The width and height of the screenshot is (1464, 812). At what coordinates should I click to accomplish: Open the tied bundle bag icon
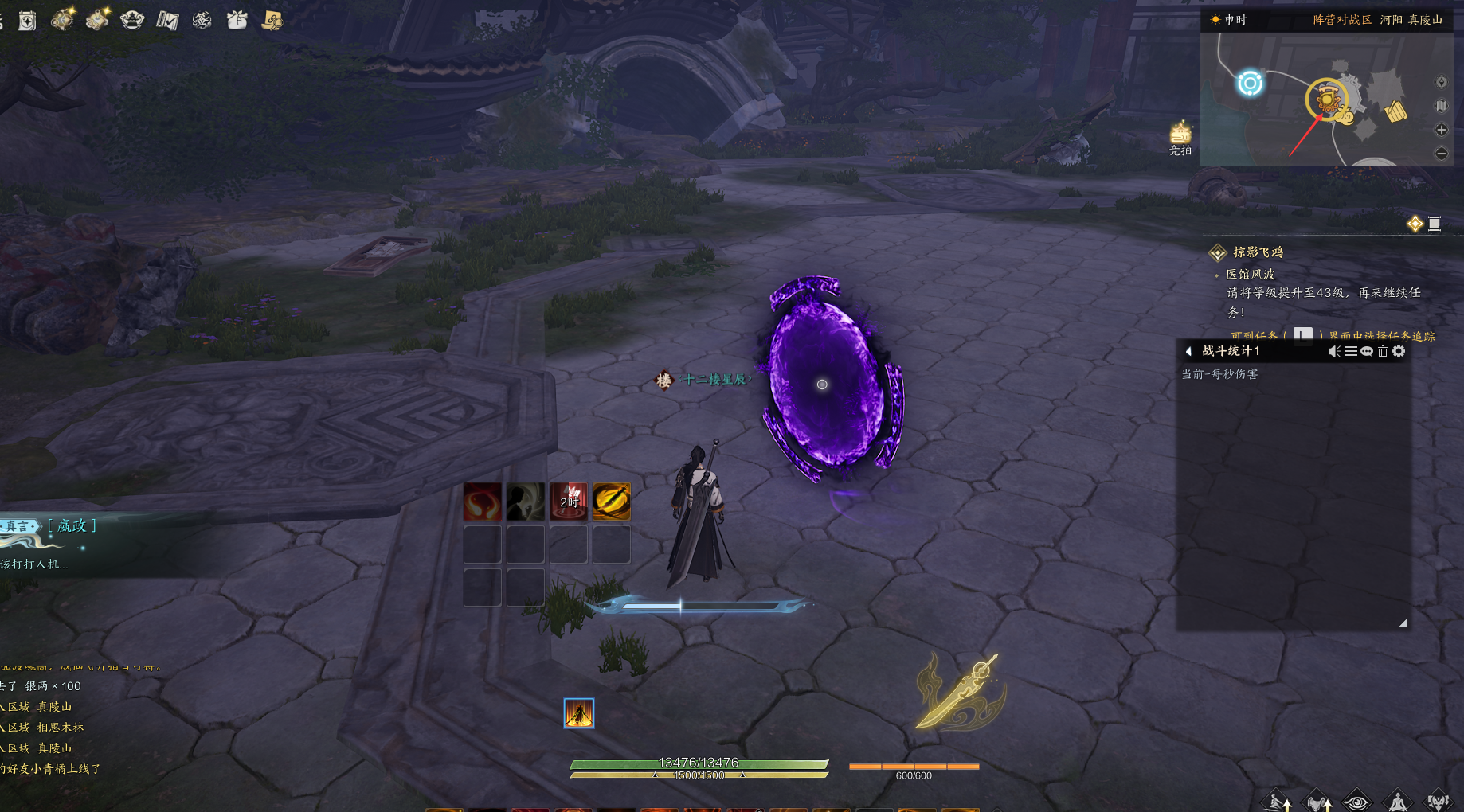coord(237,20)
